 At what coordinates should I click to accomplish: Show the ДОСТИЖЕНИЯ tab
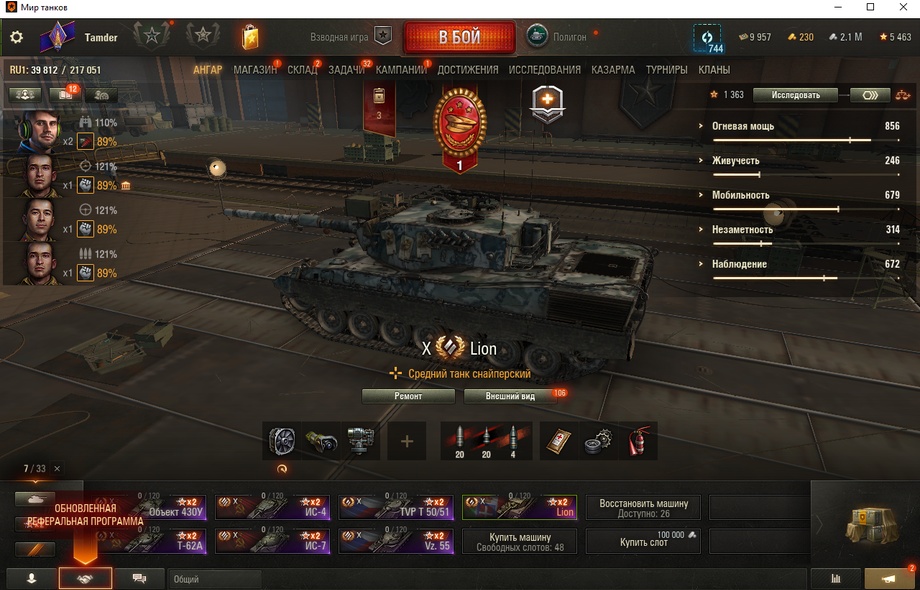click(x=467, y=70)
